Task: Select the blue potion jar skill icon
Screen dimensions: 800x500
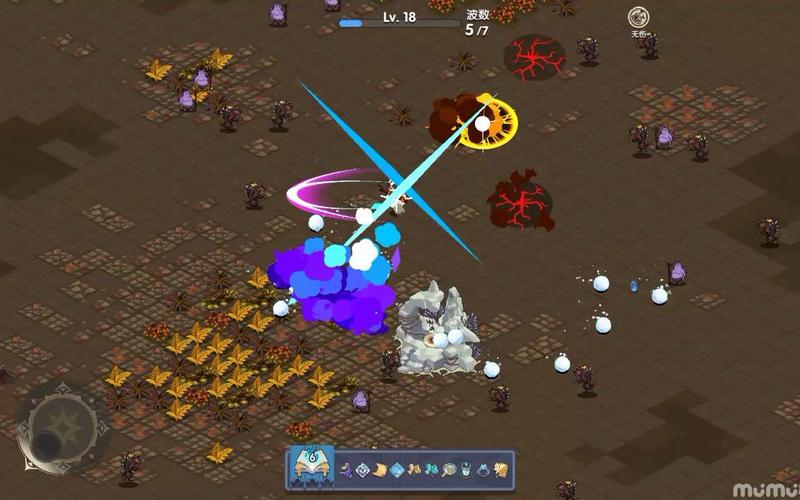Action: [x=464, y=470]
